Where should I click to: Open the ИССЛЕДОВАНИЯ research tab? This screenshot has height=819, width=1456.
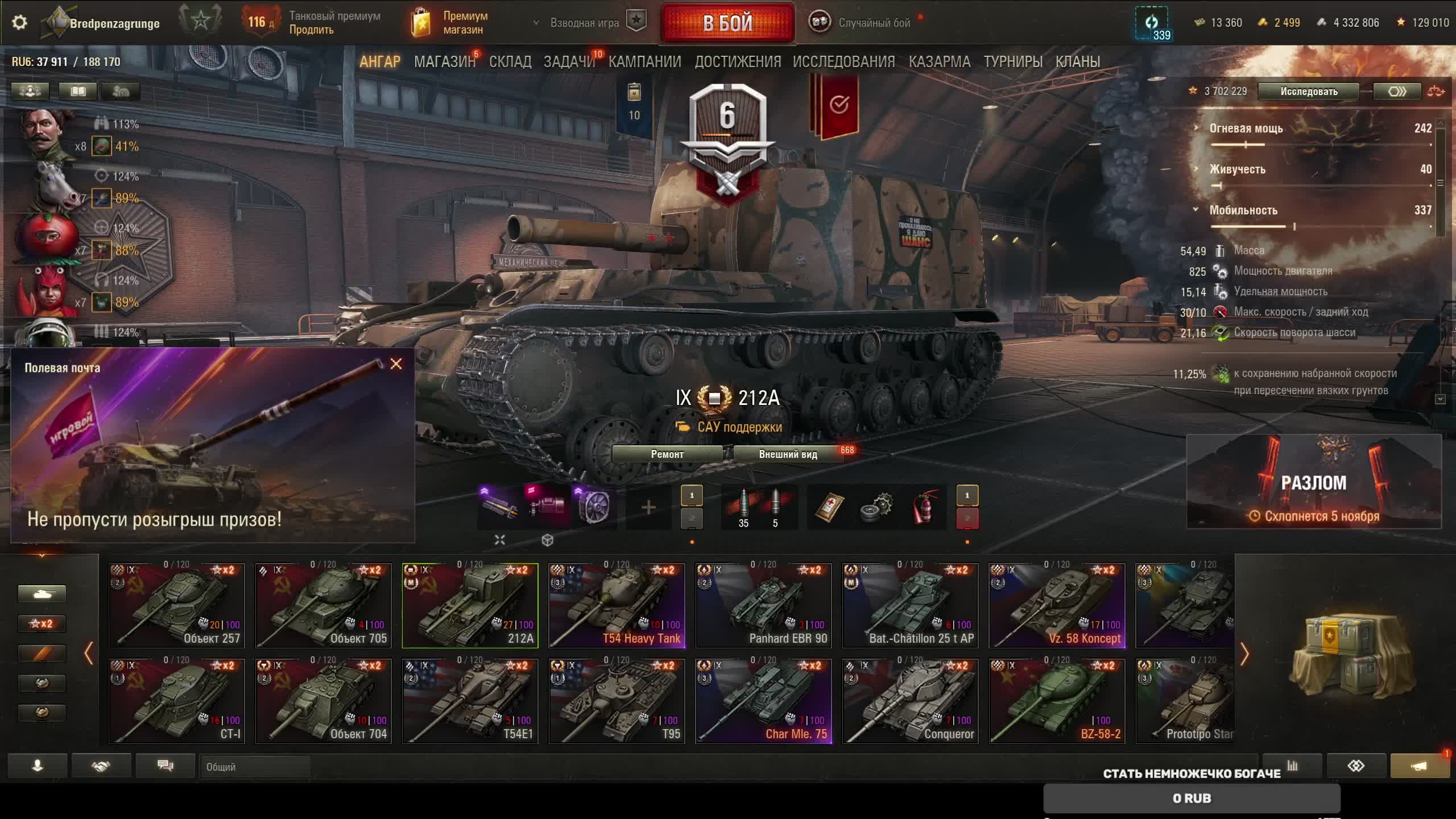(x=844, y=61)
